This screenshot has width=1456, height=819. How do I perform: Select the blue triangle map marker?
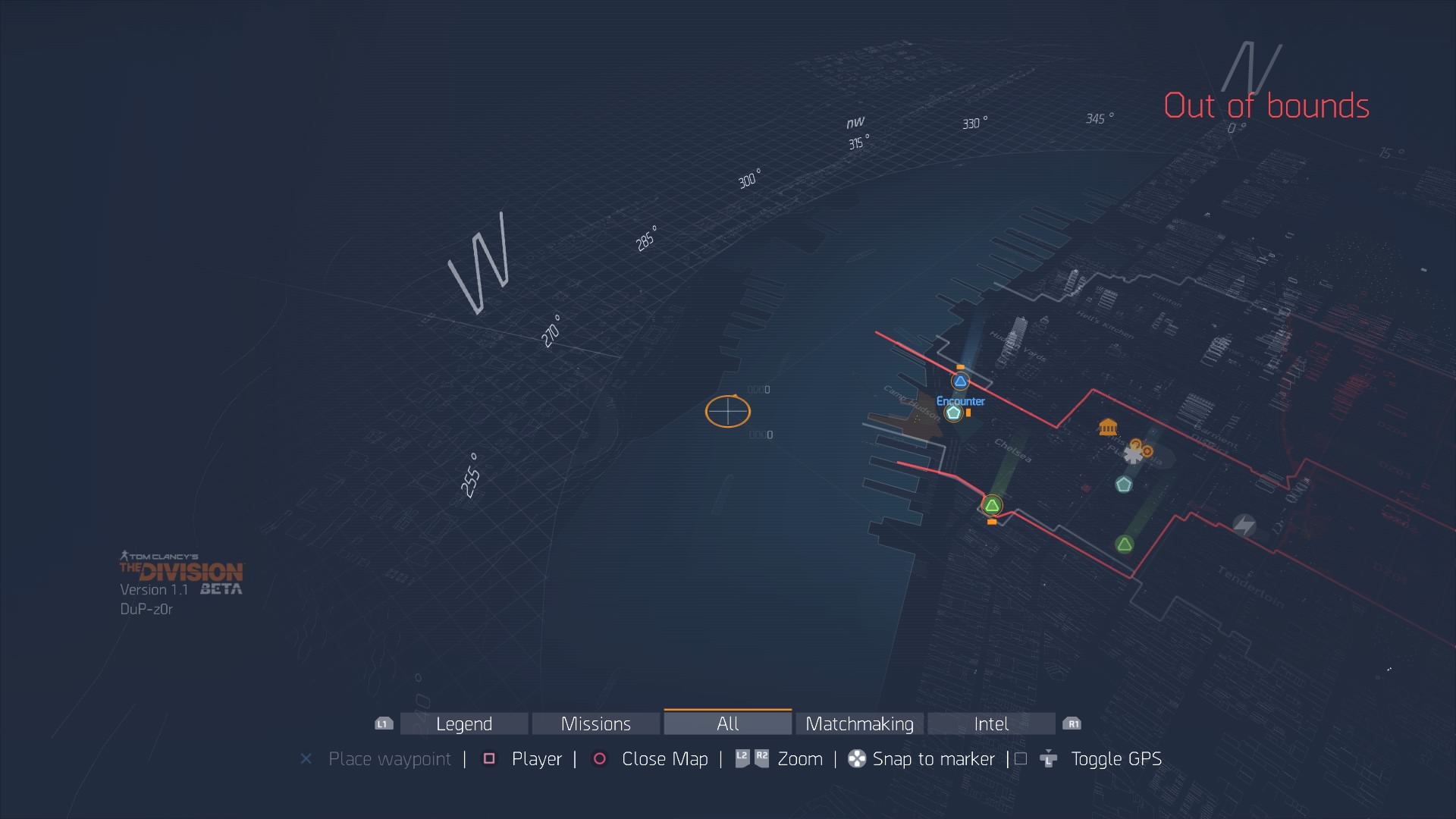[960, 381]
